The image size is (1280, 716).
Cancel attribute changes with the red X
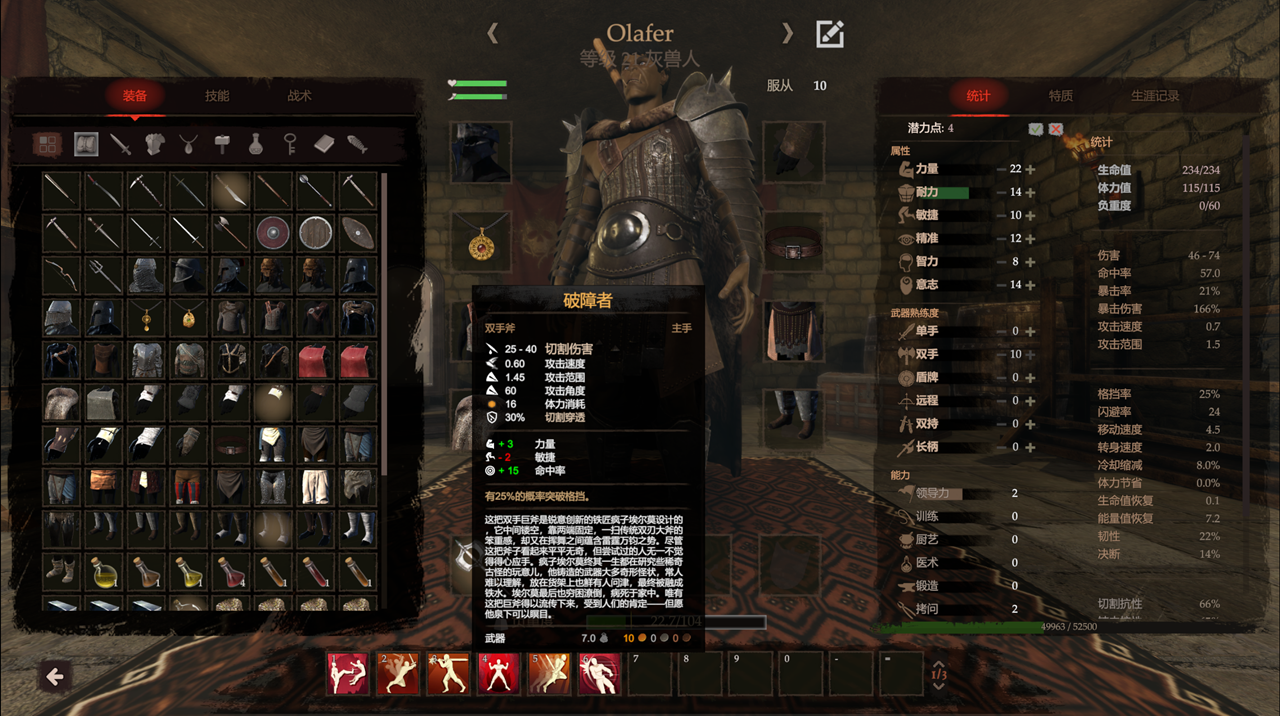1055,129
